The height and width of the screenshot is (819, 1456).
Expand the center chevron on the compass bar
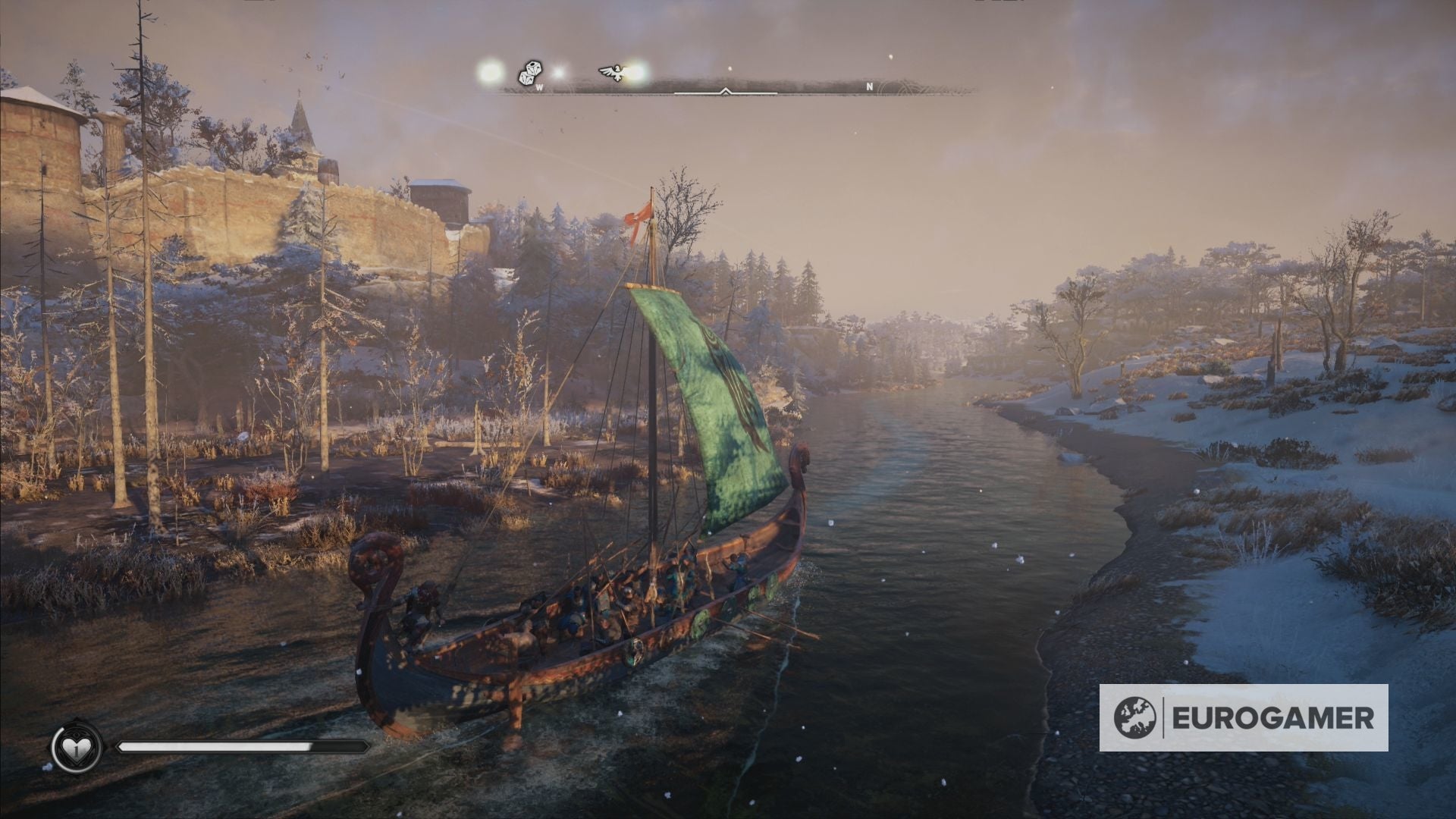pyautogui.click(x=726, y=91)
